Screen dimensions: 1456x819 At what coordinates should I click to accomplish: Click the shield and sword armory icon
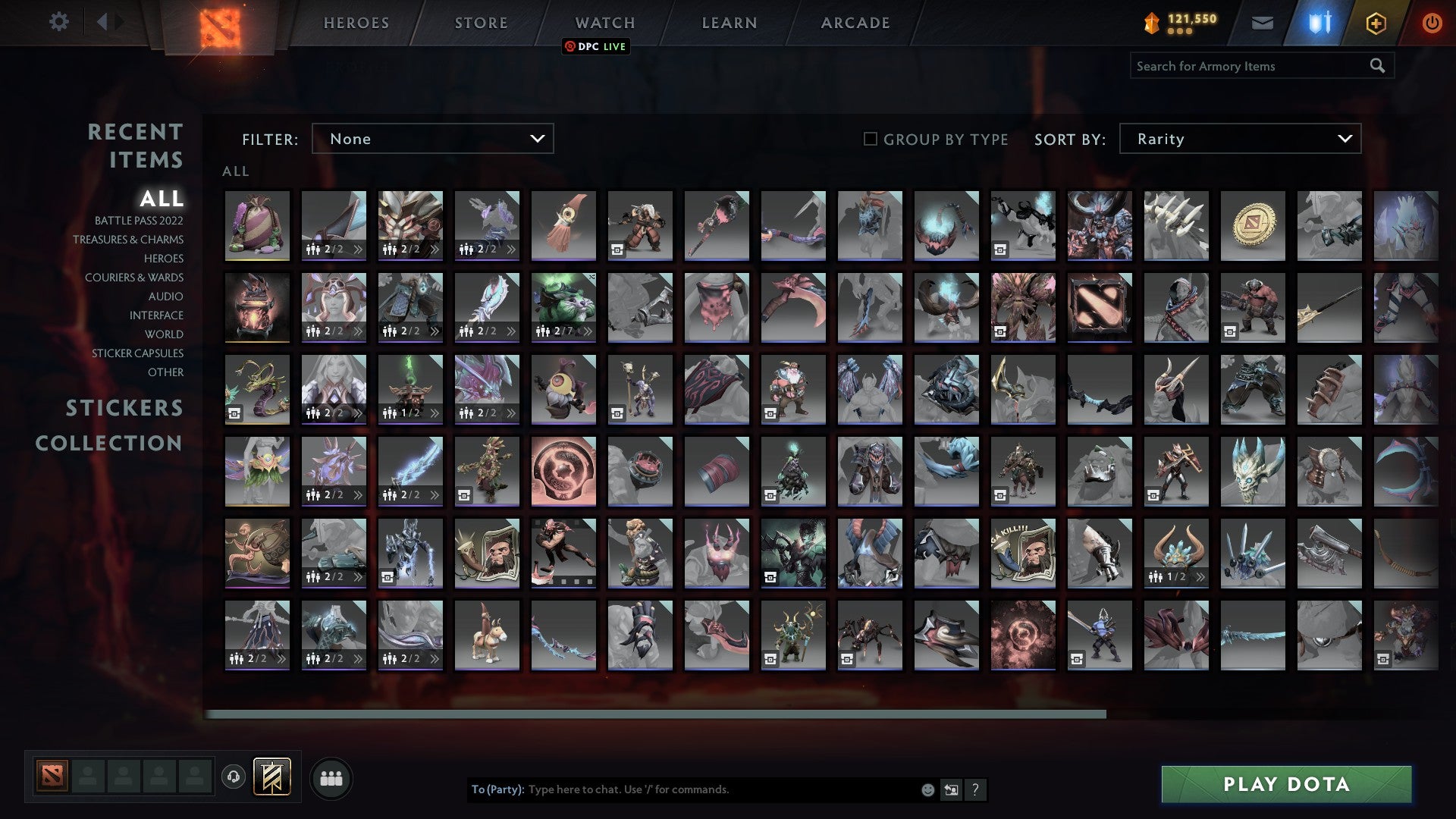(1321, 23)
